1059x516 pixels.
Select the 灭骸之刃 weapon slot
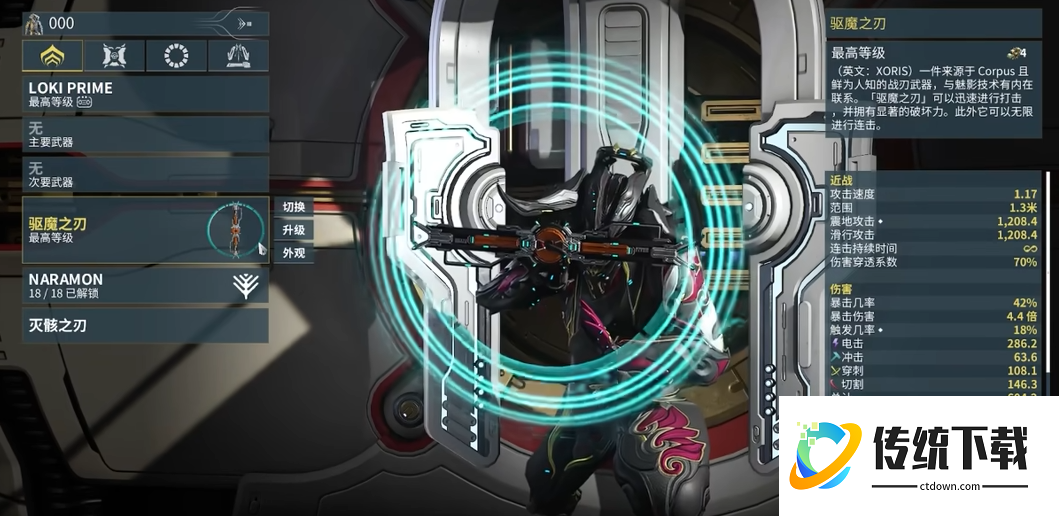[145, 325]
